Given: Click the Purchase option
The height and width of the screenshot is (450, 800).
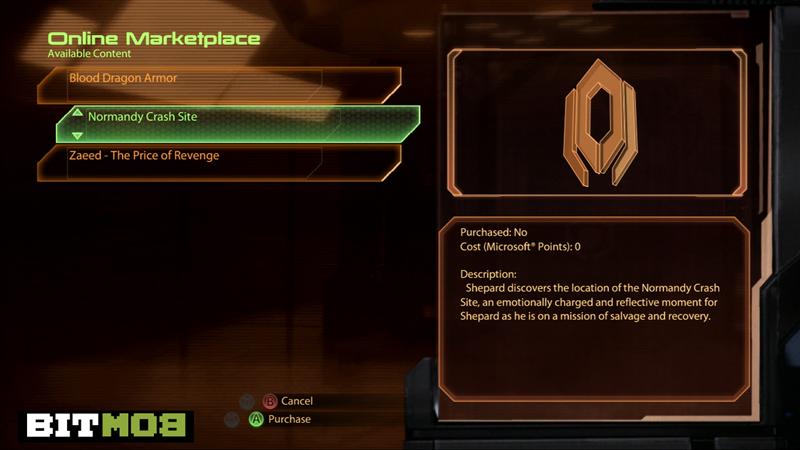Looking at the screenshot, I should point(288,419).
